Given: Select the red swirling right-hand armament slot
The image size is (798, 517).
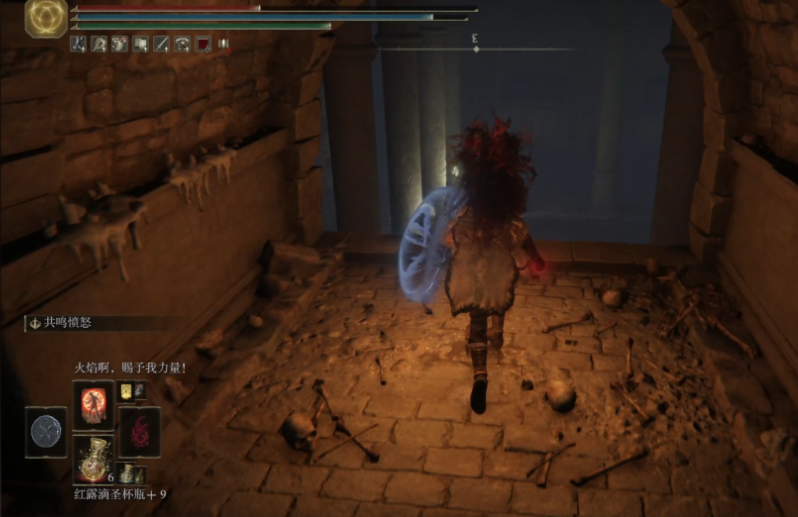Looking at the screenshot, I should tap(138, 431).
